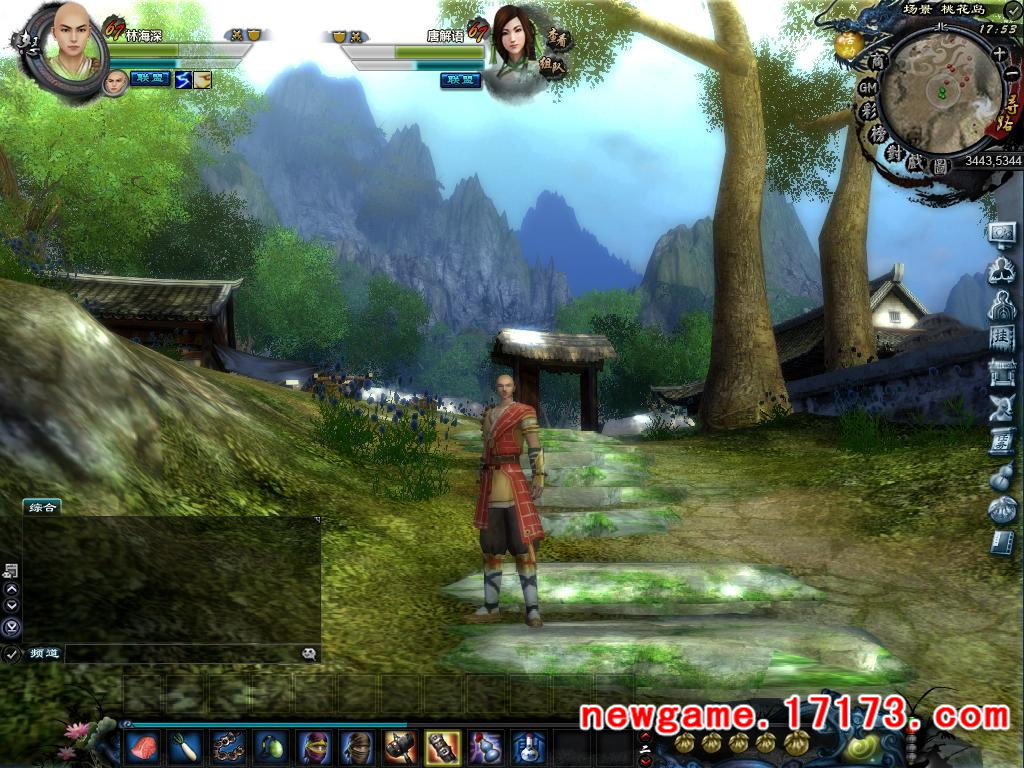The image size is (1024, 768).
Task: Activate the highlighted gauntlet skill in the hotbar
Action: [x=442, y=746]
